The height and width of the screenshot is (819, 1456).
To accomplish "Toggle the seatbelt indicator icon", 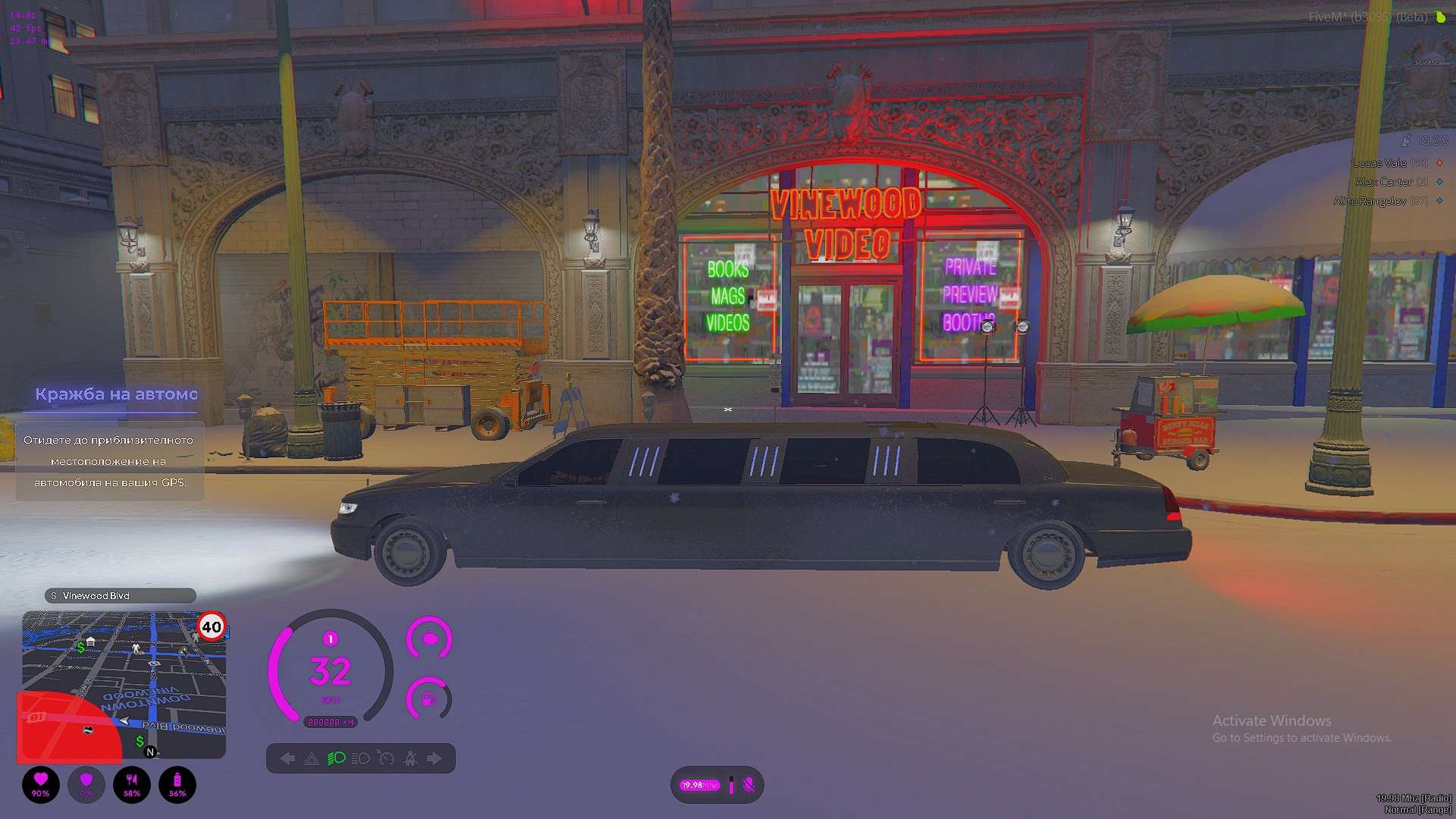I will (x=410, y=758).
